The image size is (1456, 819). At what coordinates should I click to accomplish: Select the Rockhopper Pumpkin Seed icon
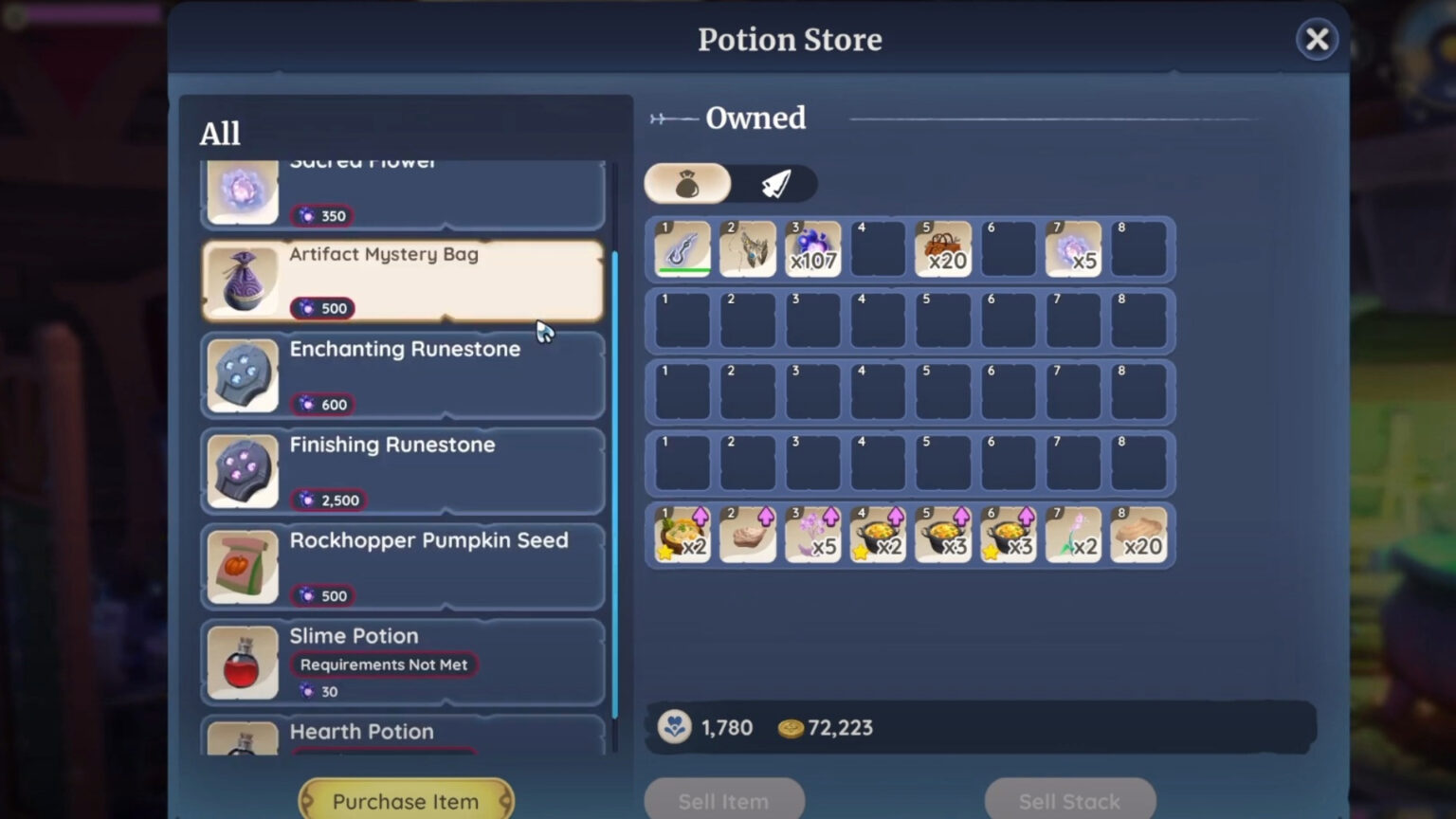coord(242,567)
